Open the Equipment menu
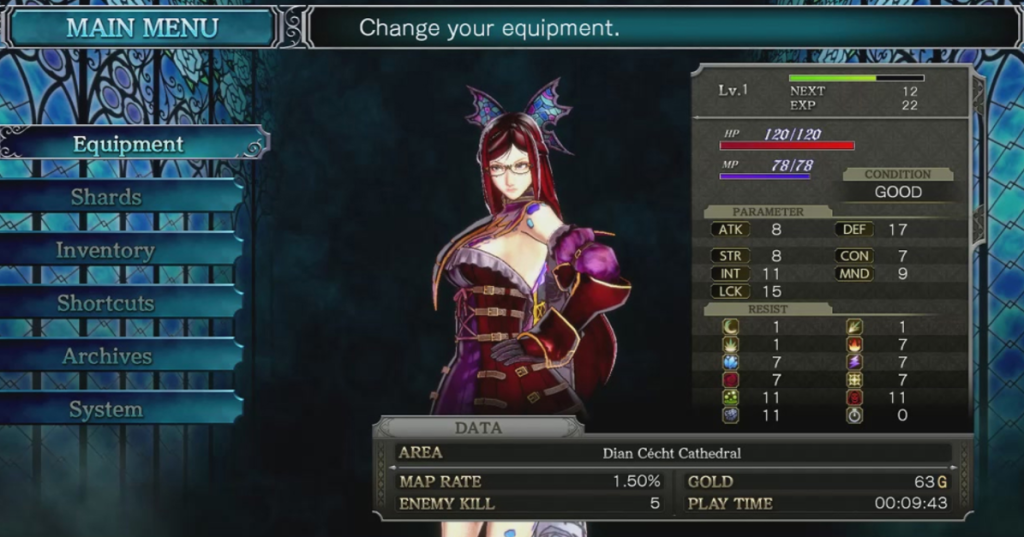 pos(128,144)
